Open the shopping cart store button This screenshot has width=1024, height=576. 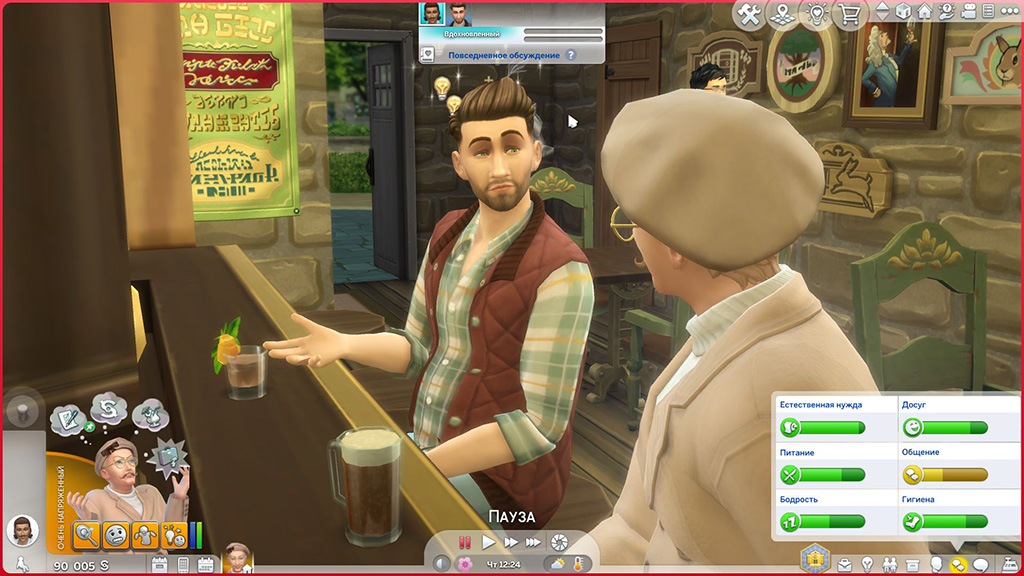pyautogui.click(x=852, y=13)
